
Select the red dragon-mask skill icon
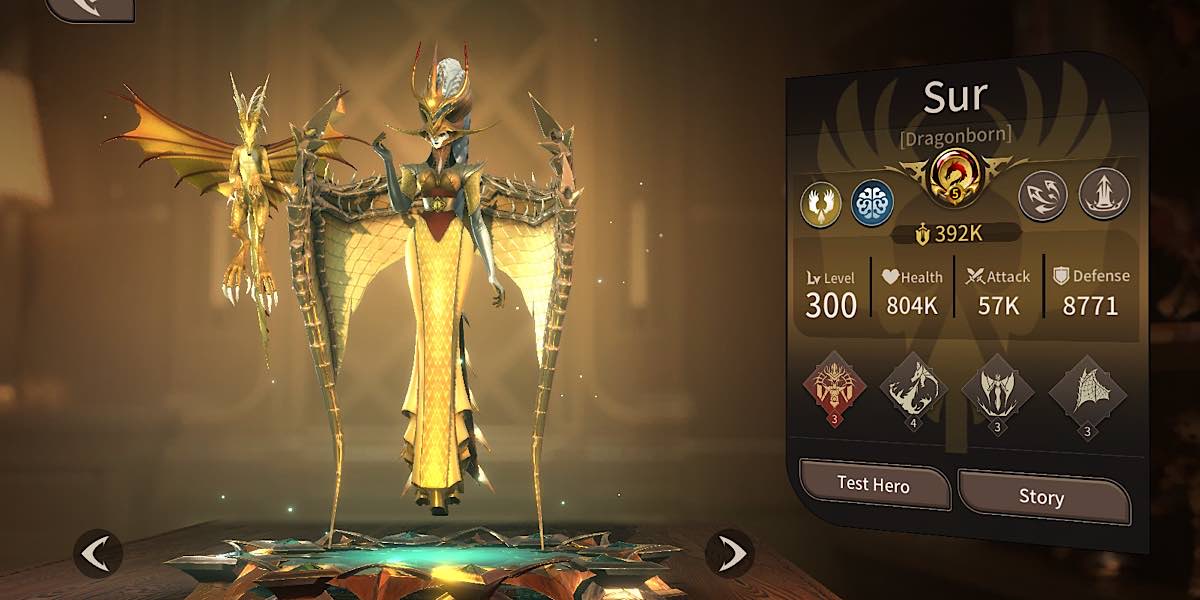coord(834,384)
